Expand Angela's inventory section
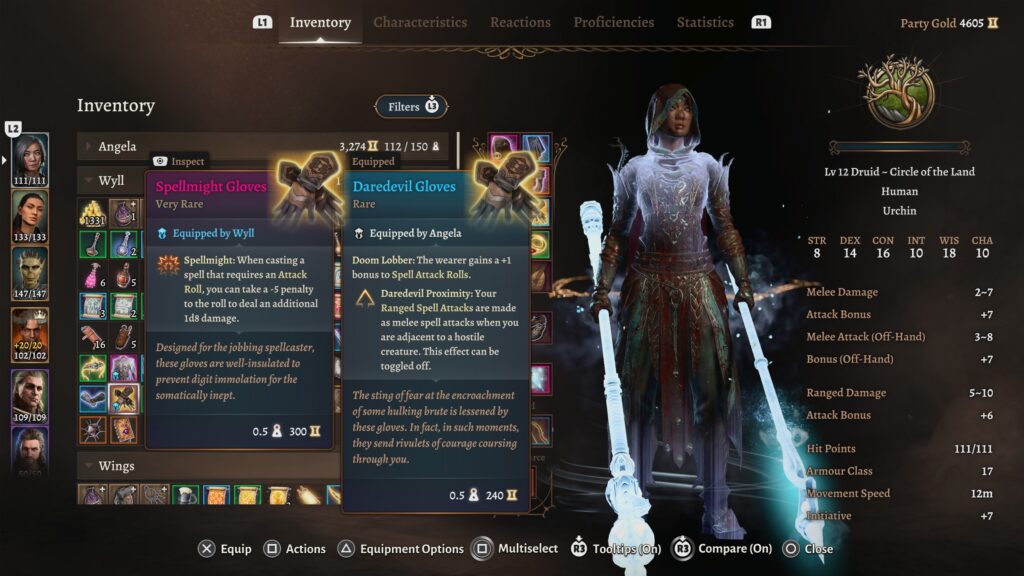The width and height of the screenshot is (1024, 576). [x=90, y=147]
